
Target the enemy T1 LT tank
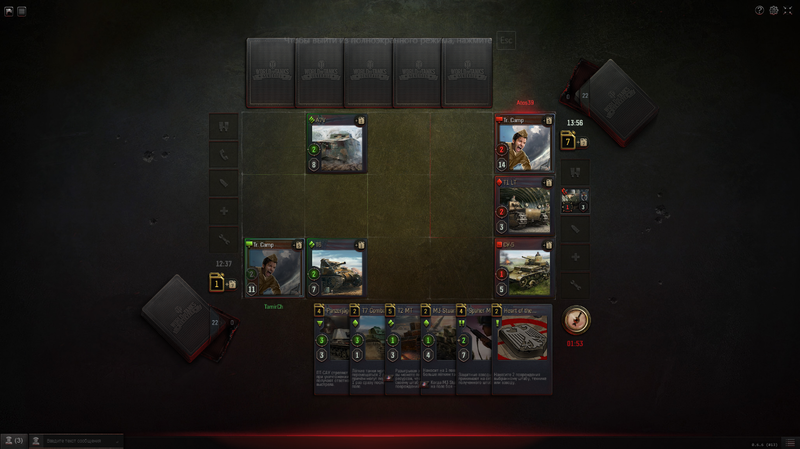pos(523,206)
